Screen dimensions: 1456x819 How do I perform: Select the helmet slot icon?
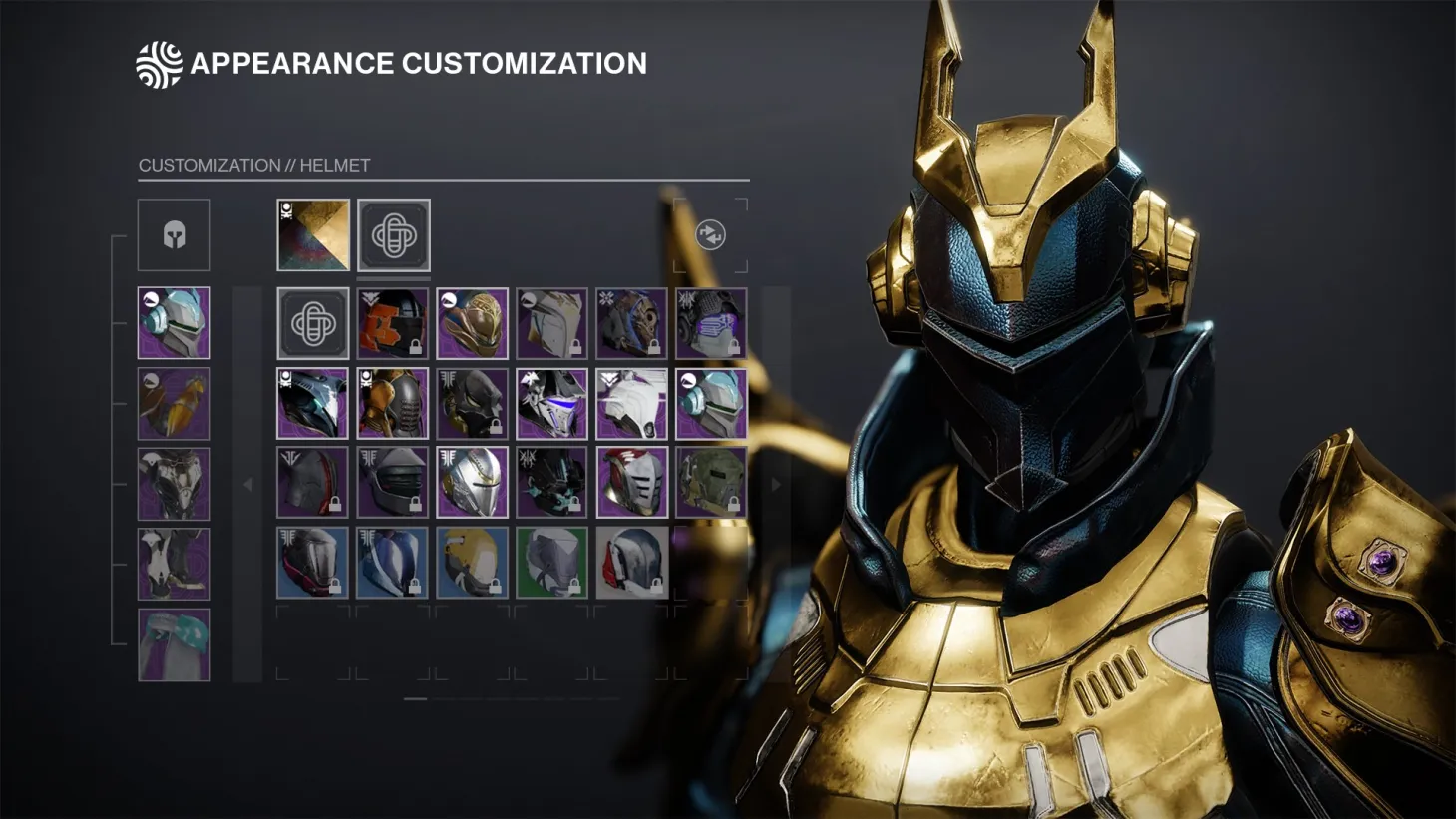click(175, 233)
